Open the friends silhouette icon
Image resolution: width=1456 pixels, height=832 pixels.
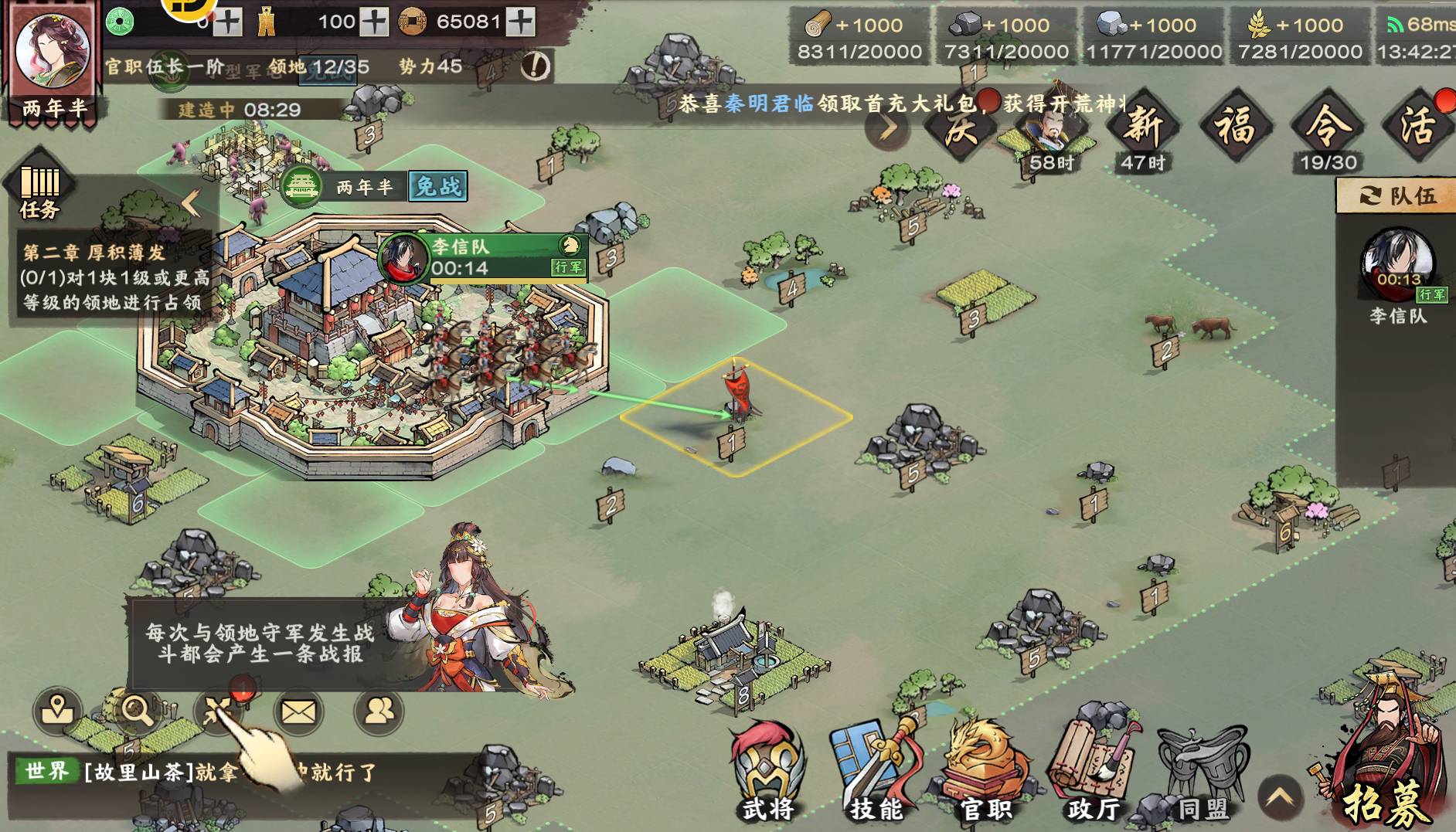379,711
